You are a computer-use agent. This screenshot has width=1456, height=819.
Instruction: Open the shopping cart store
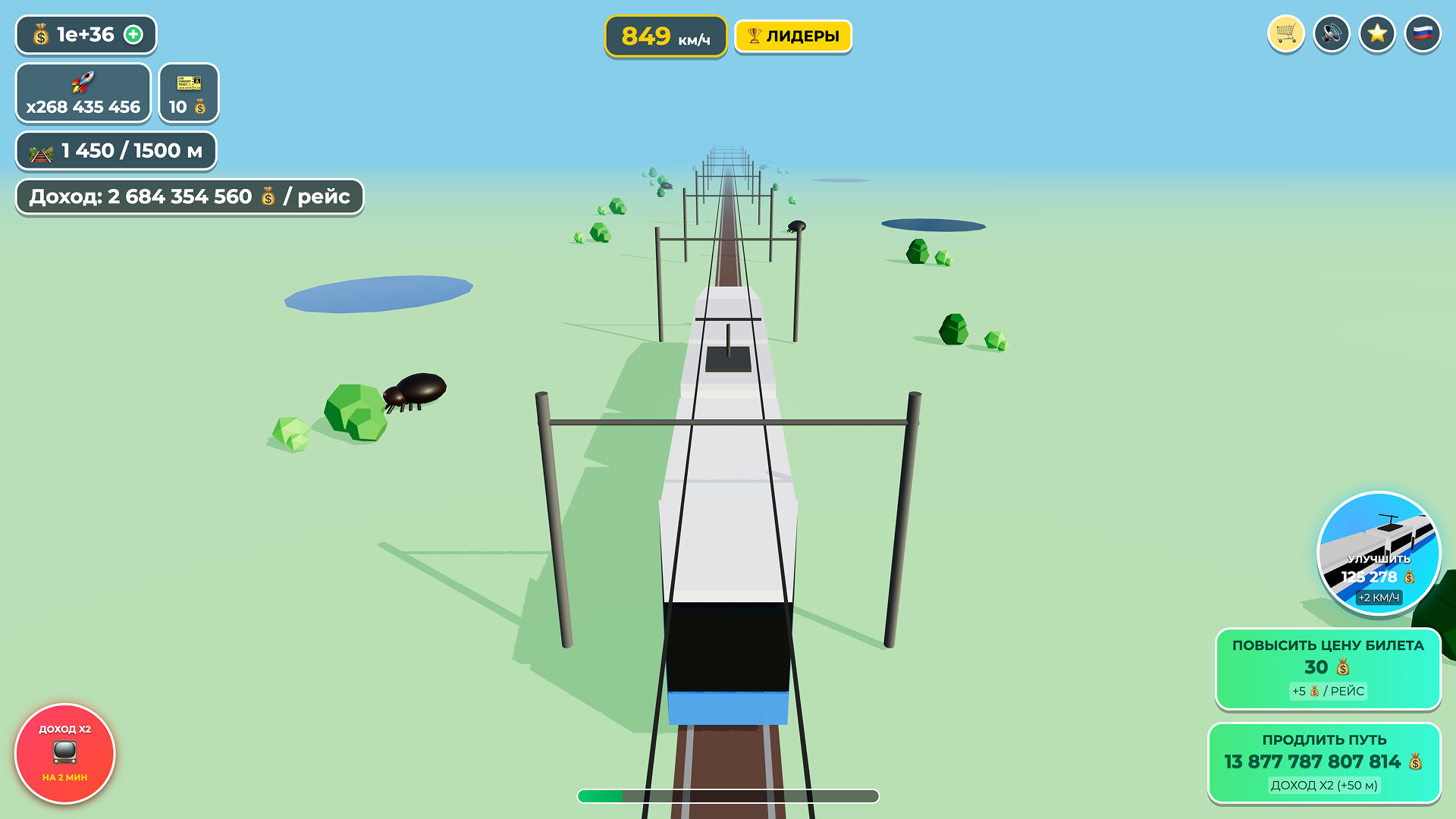coord(1285,33)
